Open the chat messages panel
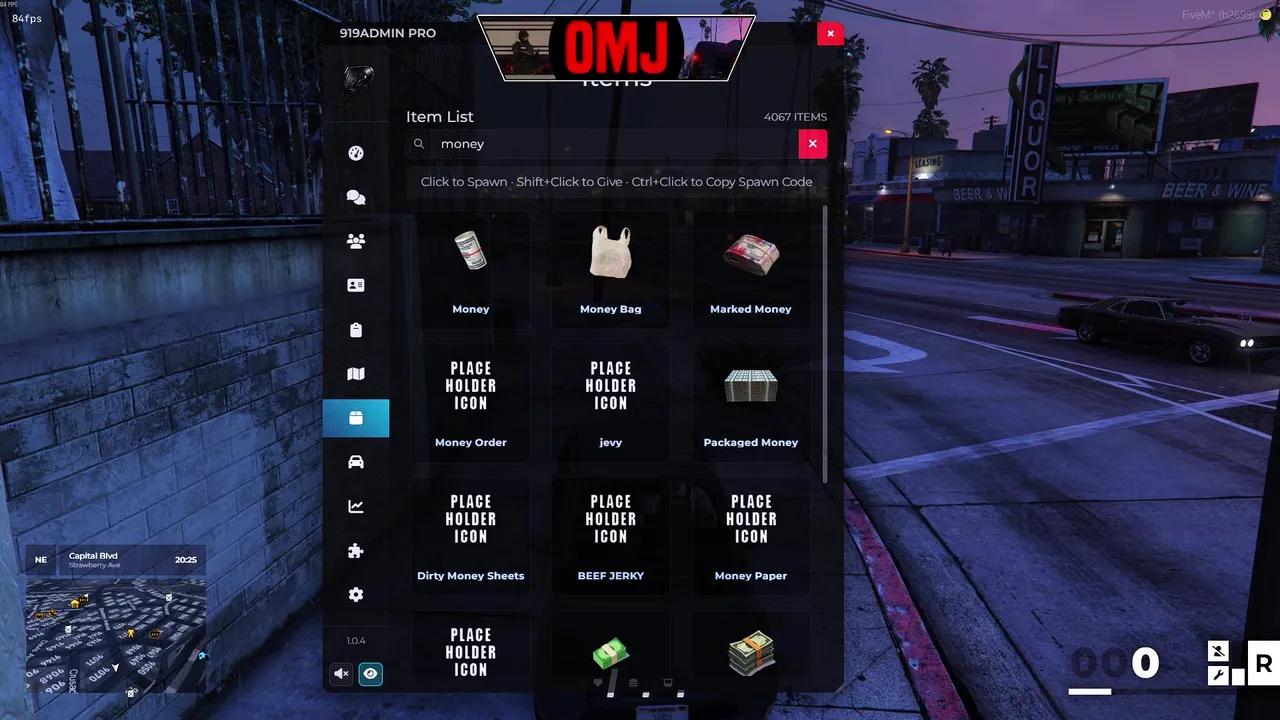The image size is (1280, 720). point(356,197)
